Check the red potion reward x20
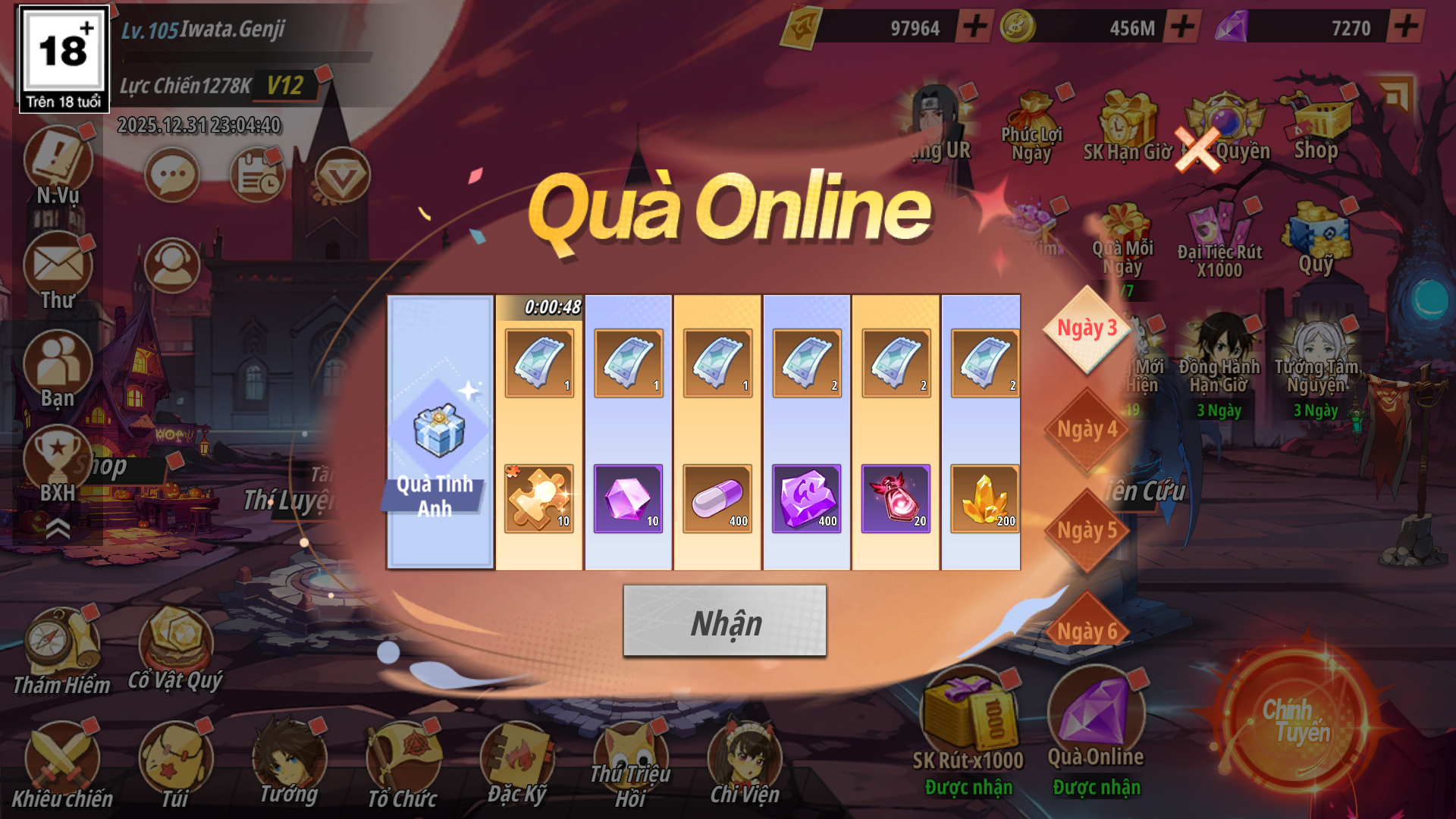This screenshot has height=819, width=1456. click(x=896, y=498)
